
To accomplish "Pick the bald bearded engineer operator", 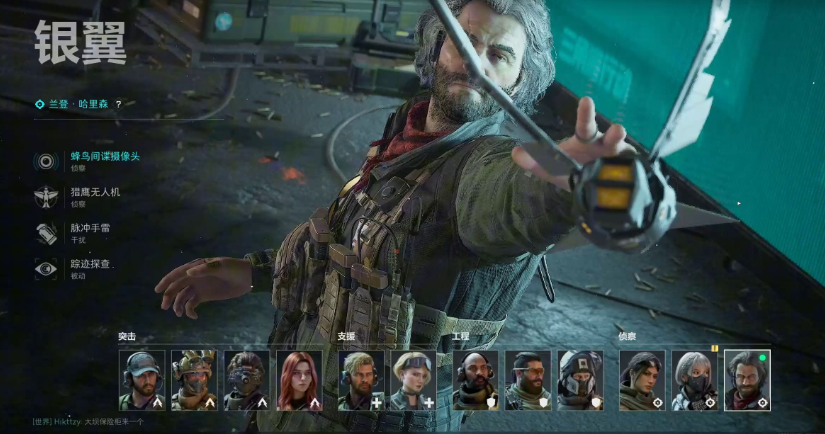I will [x=475, y=380].
